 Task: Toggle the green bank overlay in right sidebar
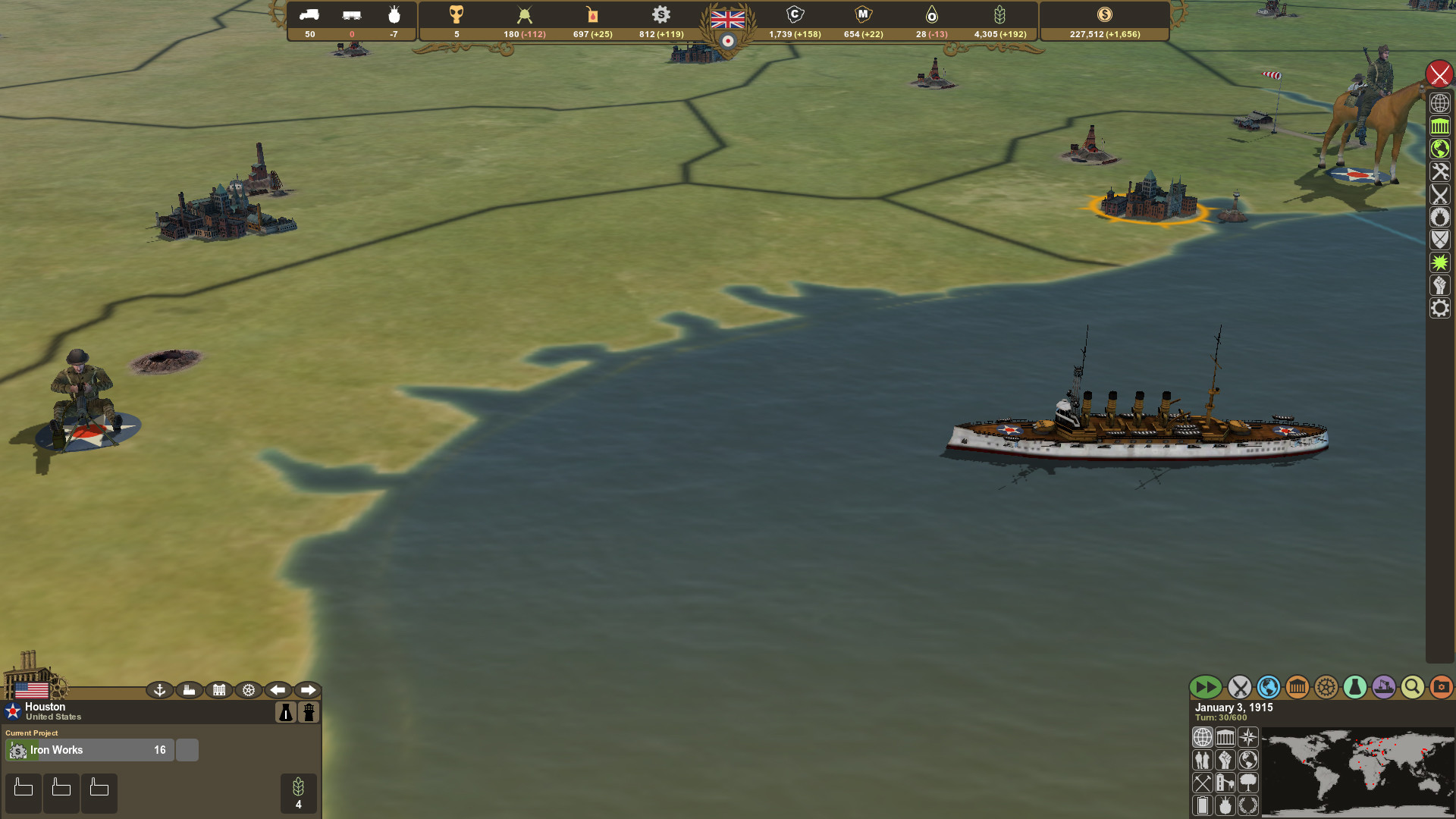[1440, 126]
